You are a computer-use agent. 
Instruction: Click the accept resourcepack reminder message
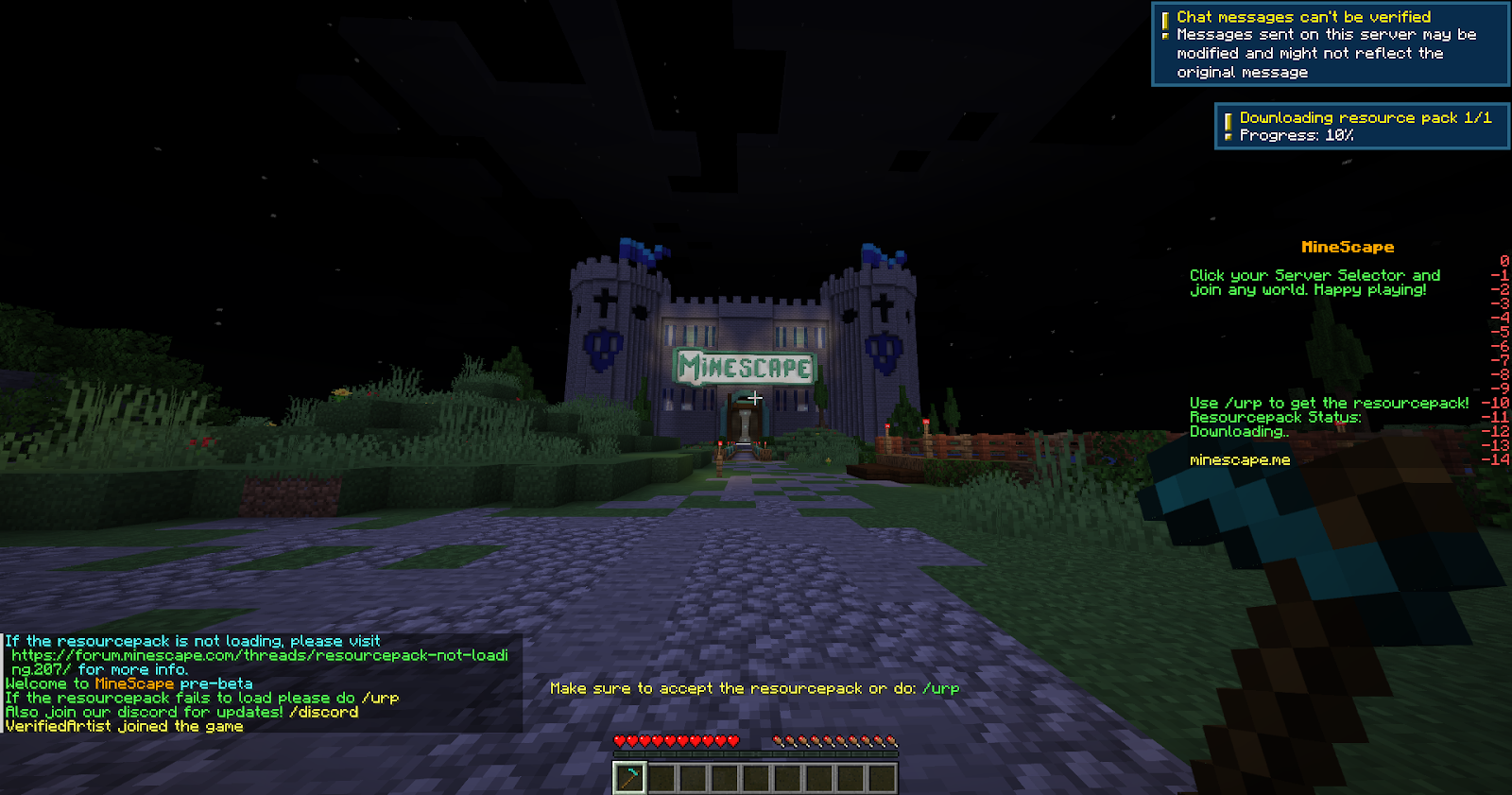point(753,688)
